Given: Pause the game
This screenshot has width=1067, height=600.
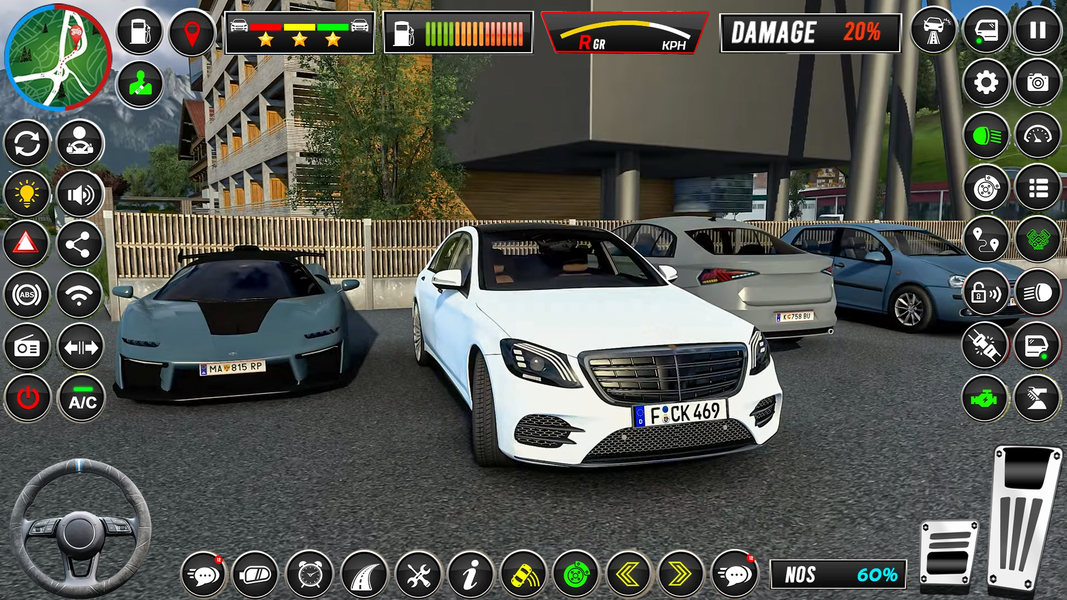Looking at the screenshot, I should click(x=1037, y=29).
